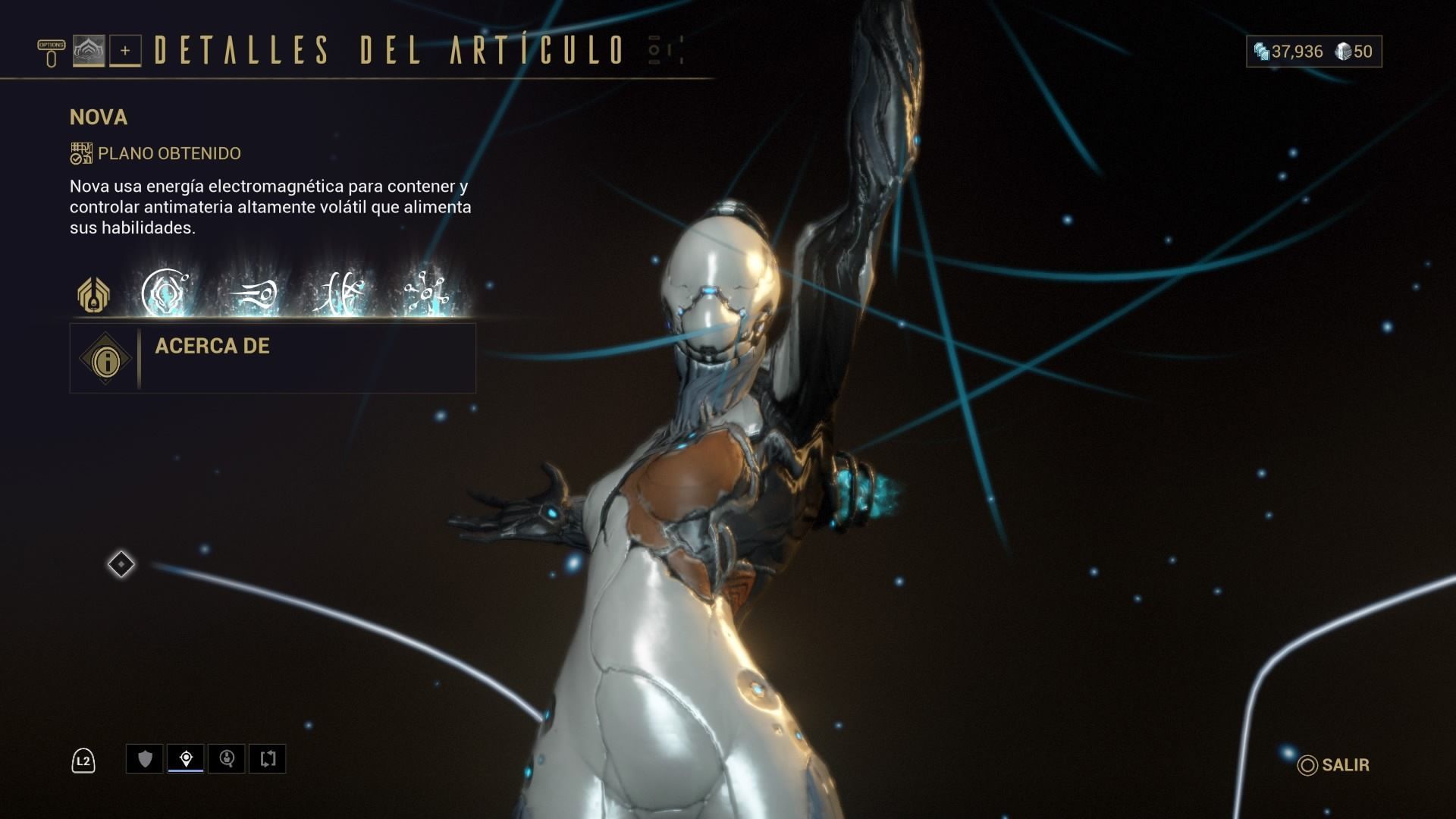Click the platinum counter showing 50

click(1354, 52)
